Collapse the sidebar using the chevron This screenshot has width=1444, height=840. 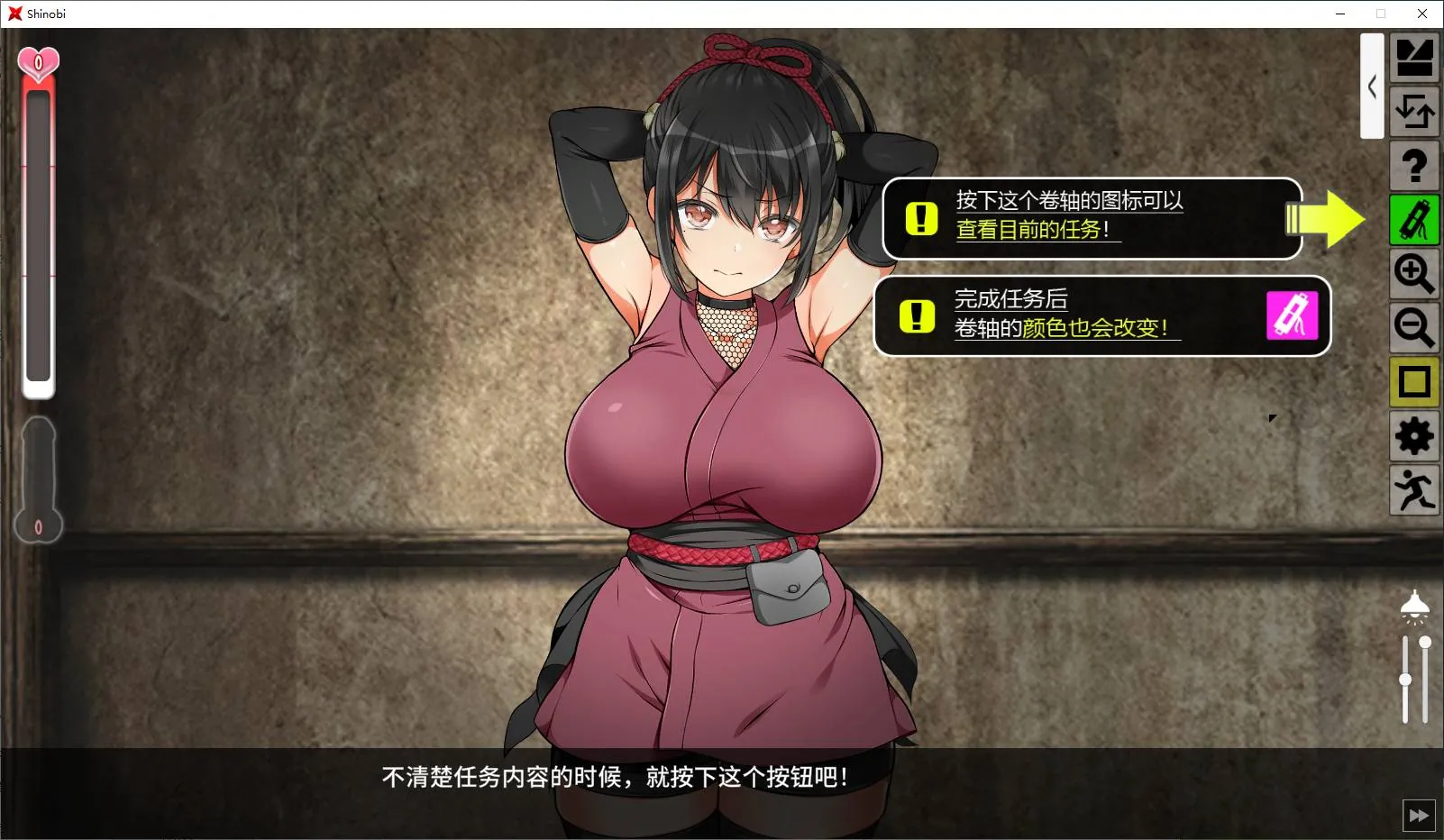pyautogui.click(x=1372, y=87)
